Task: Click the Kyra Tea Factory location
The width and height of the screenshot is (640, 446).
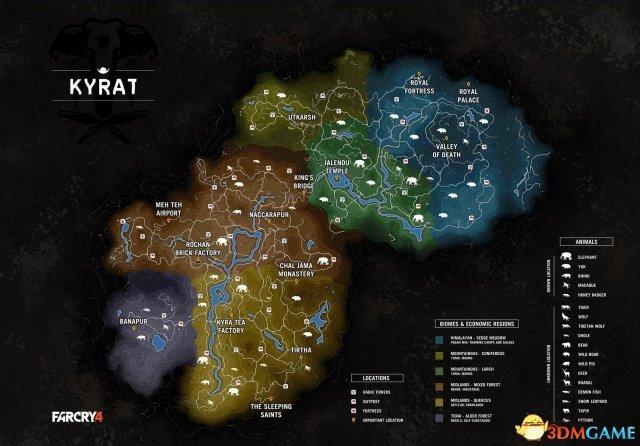Action: [239, 325]
